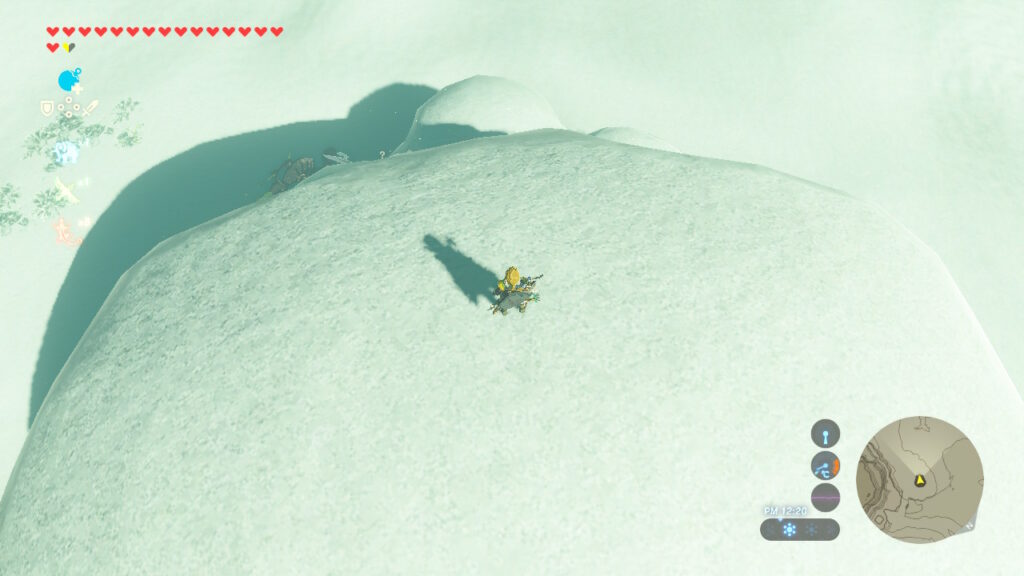Click the shield quick-select icon
The image size is (1024, 576).
tap(46, 107)
